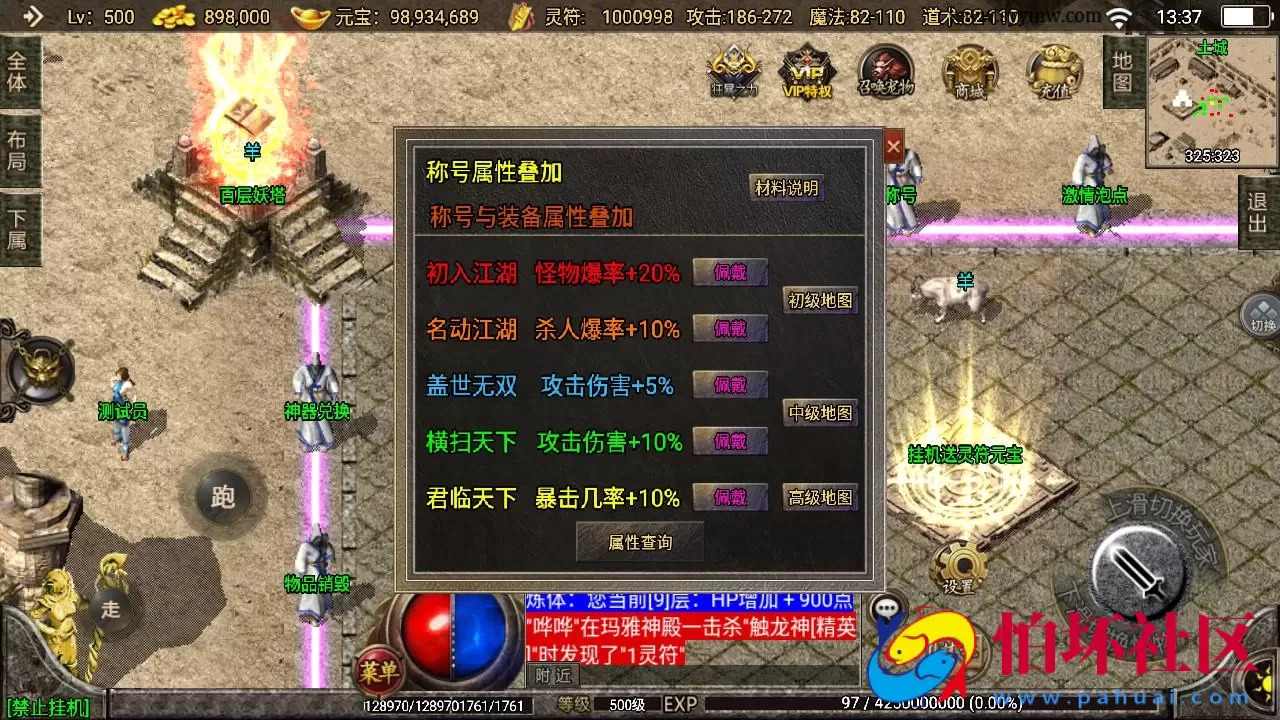Click the minimap showing 土城
Image resolution: width=1280 pixels, height=720 pixels.
[x=1210, y=100]
